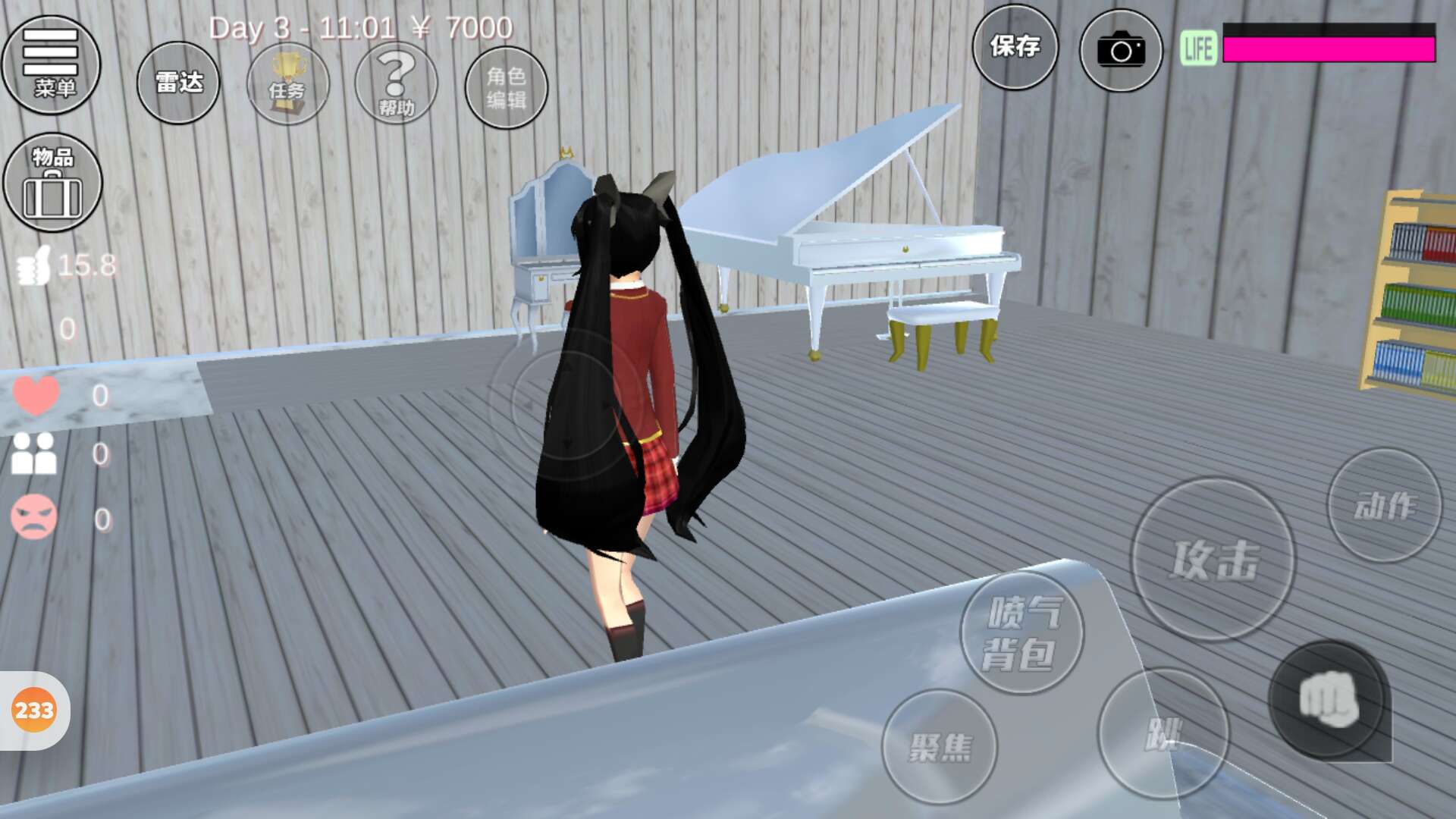
Task: Open the 物品 suitcase inventory
Action: pyautogui.click(x=52, y=183)
